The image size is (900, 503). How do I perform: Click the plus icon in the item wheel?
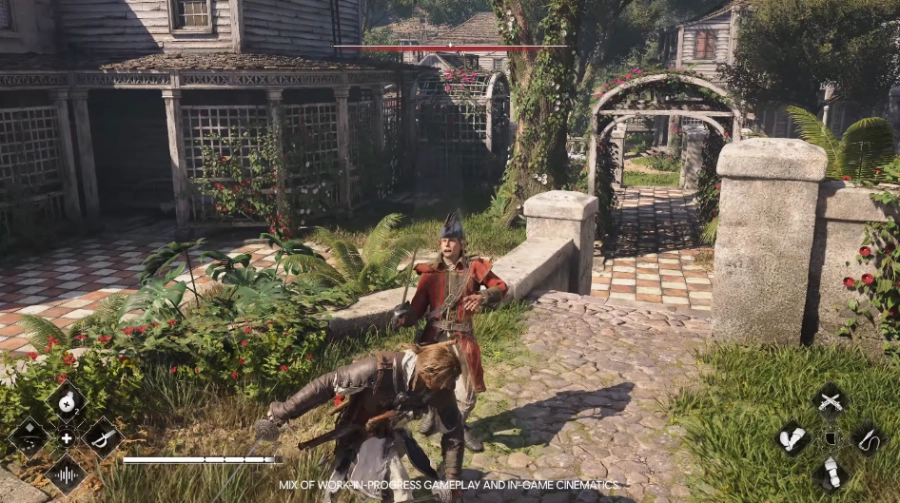click(66, 438)
